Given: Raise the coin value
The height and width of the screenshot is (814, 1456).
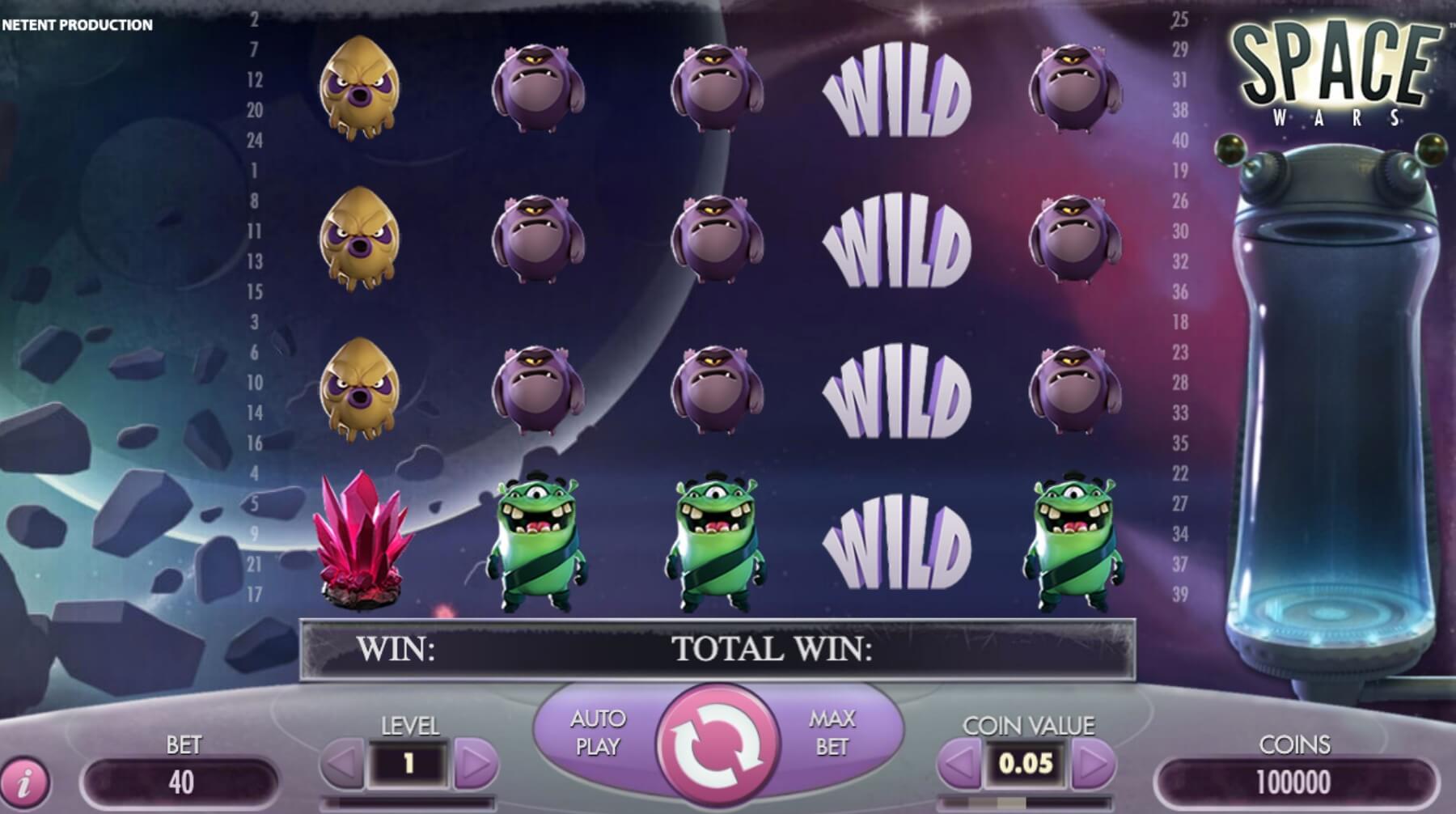Looking at the screenshot, I should 1092,762.
